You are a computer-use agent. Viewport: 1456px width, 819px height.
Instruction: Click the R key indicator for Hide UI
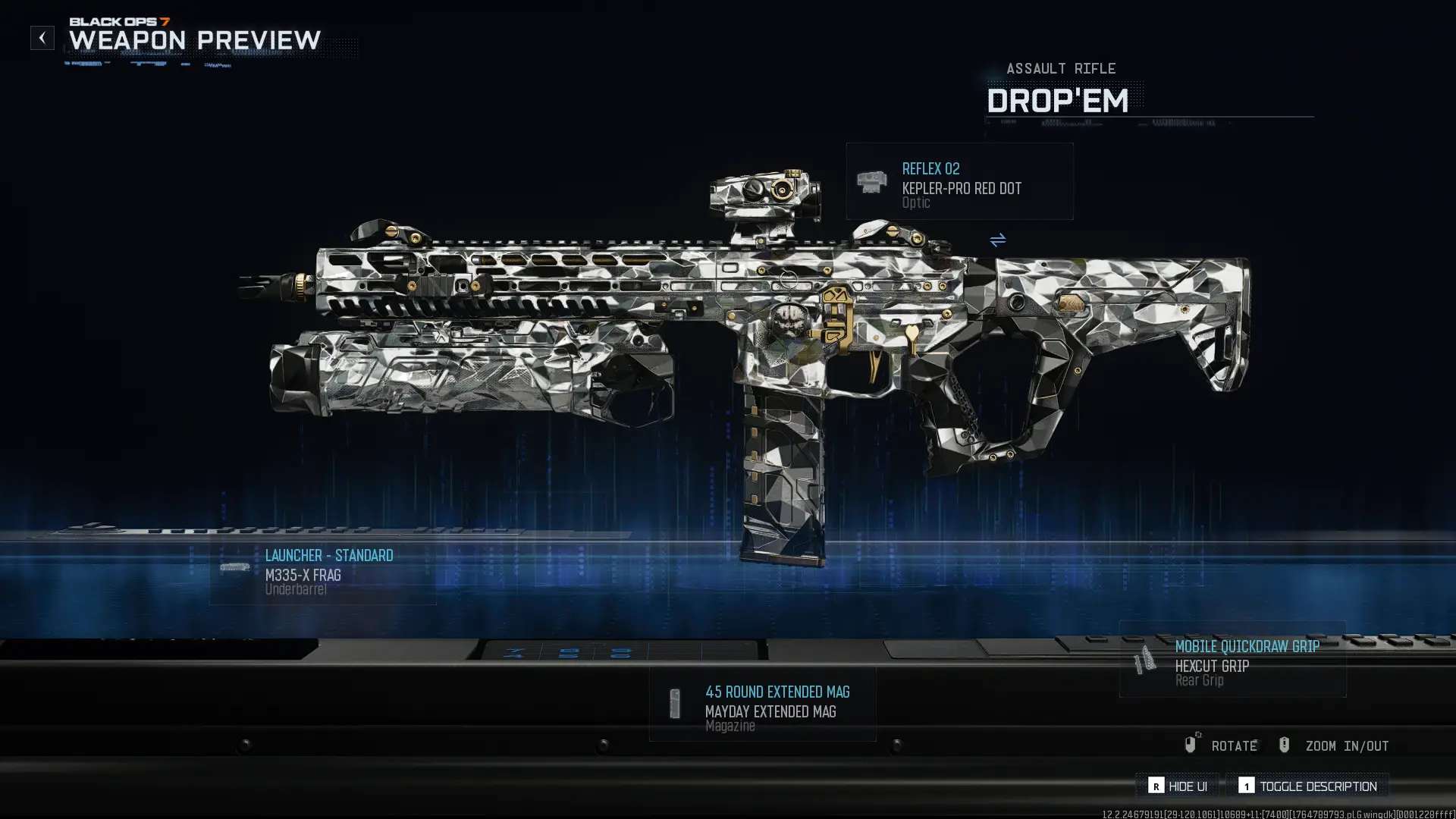1156,786
